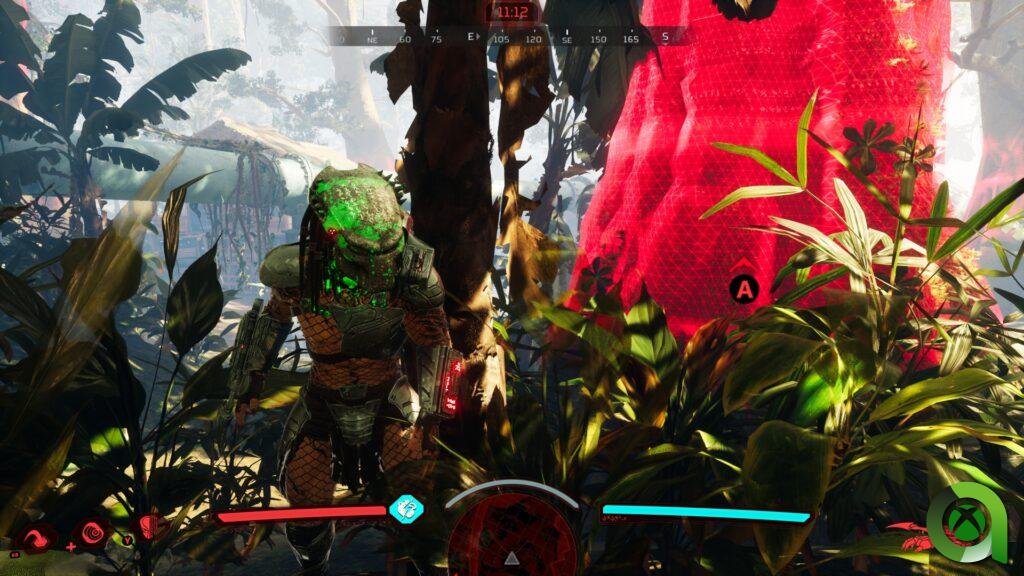Select the red swirl ability icon

click(x=34, y=539)
